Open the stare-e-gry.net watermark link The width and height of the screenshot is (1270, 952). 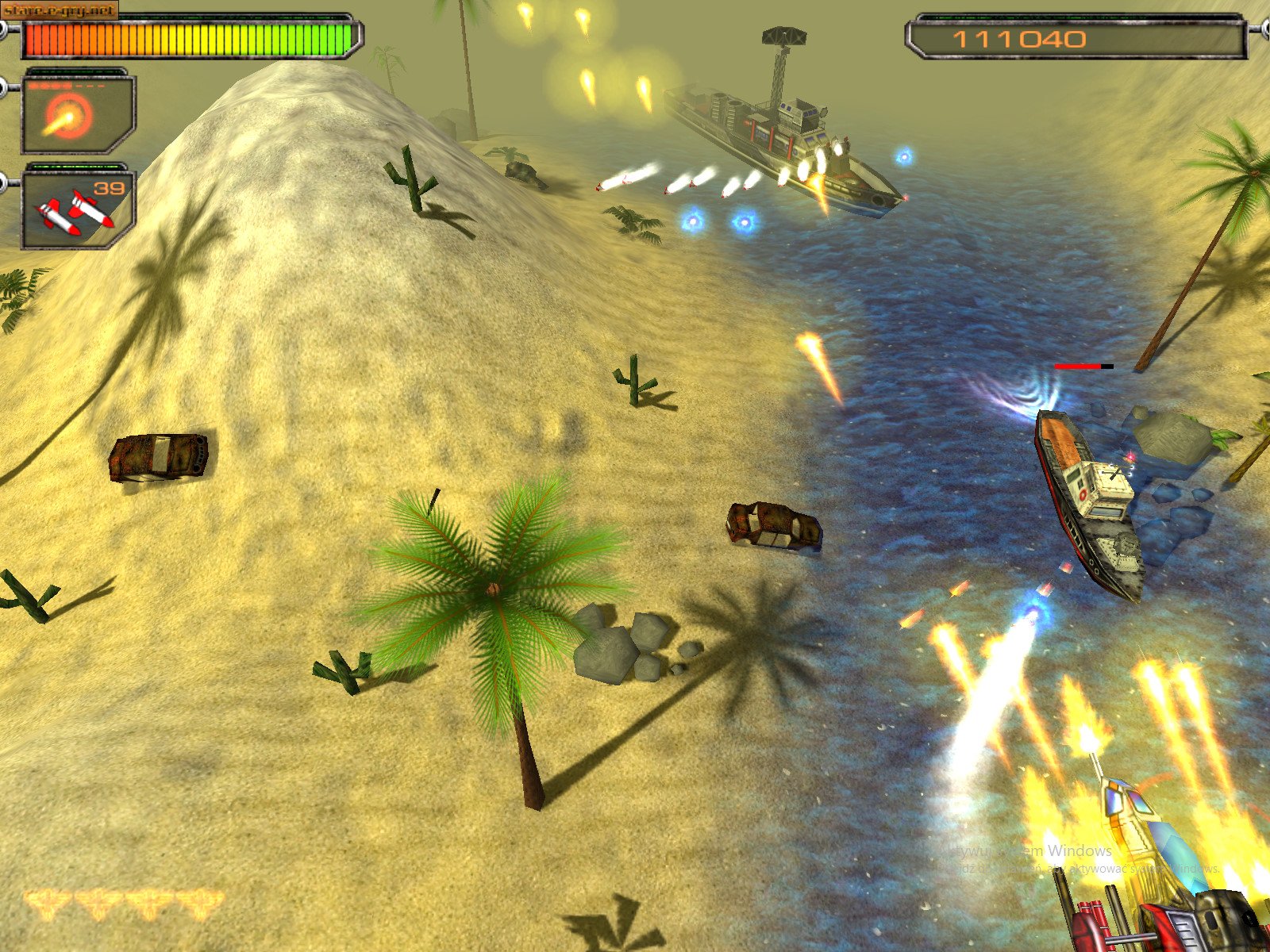(x=57, y=10)
